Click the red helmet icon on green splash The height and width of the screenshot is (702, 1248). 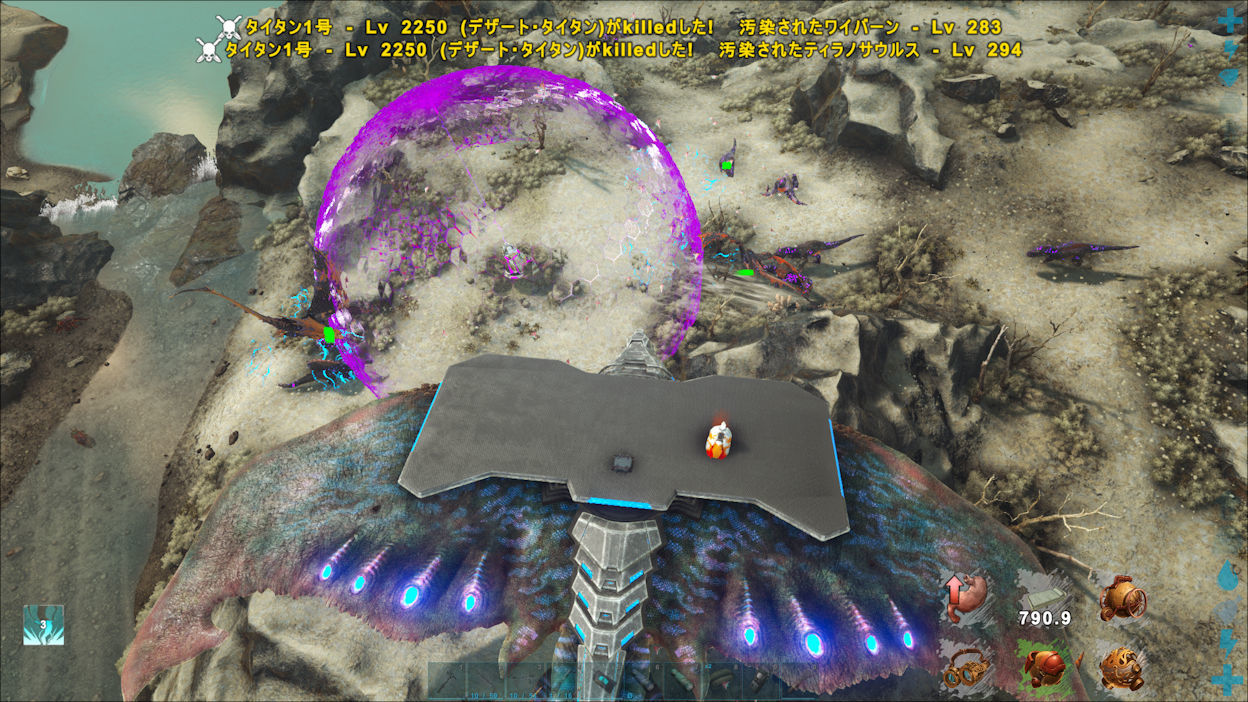point(1044,665)
